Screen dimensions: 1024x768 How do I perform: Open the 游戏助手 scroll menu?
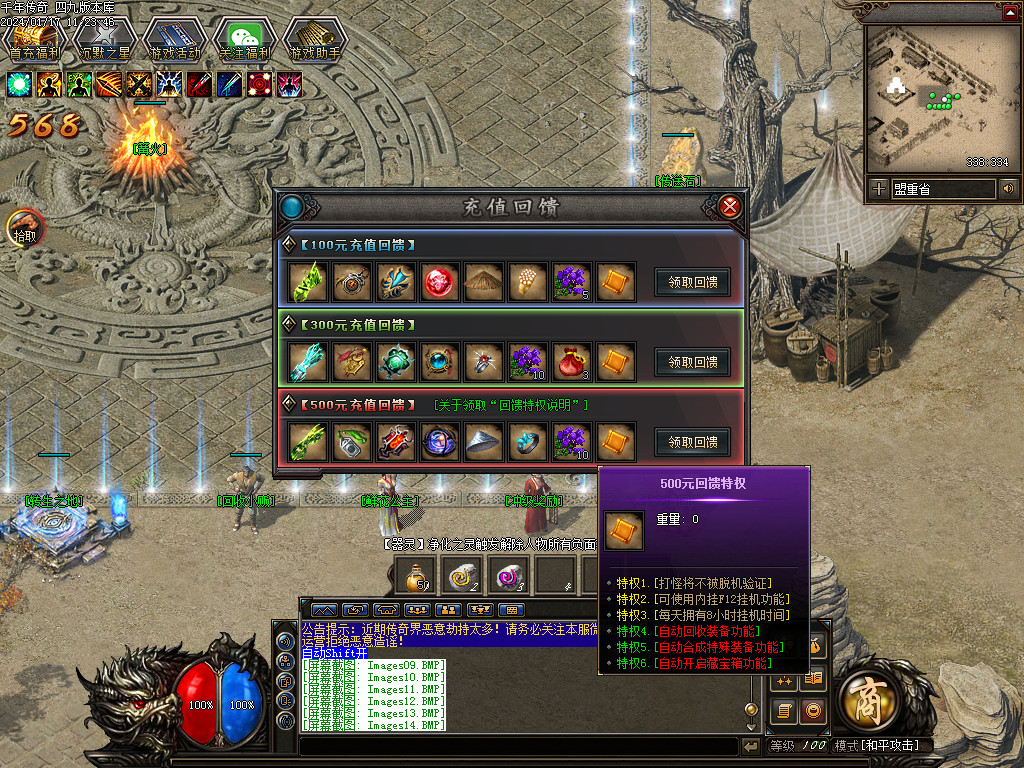[314, 38]
